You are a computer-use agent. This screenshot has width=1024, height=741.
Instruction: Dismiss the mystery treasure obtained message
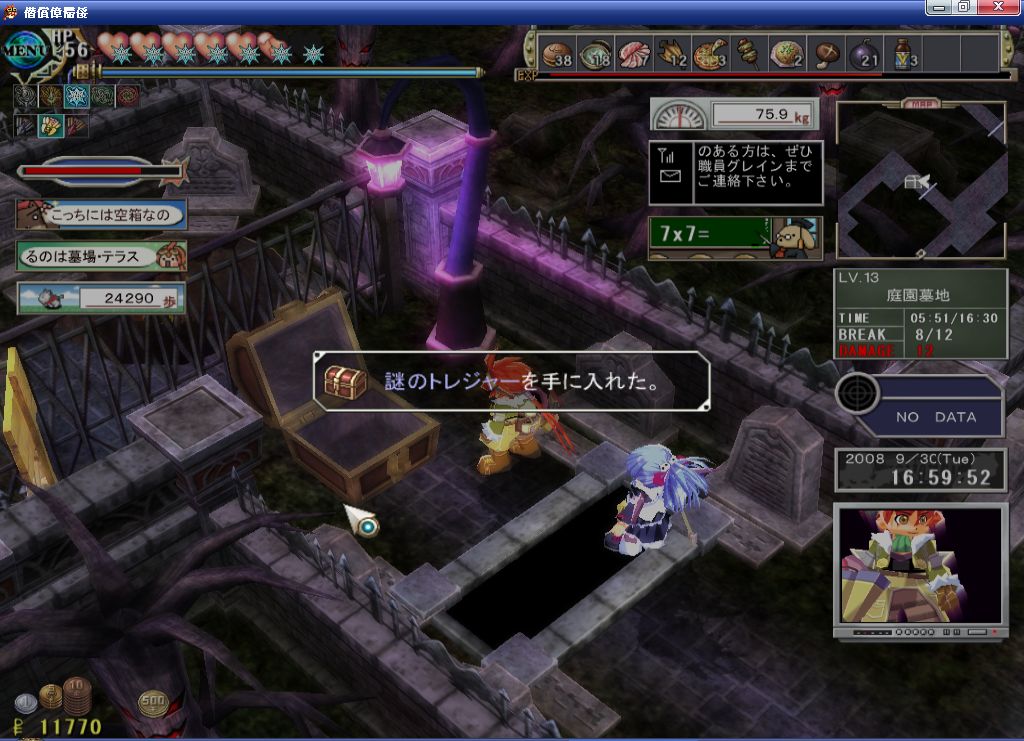pyautogui.click(x=511, y=381)
